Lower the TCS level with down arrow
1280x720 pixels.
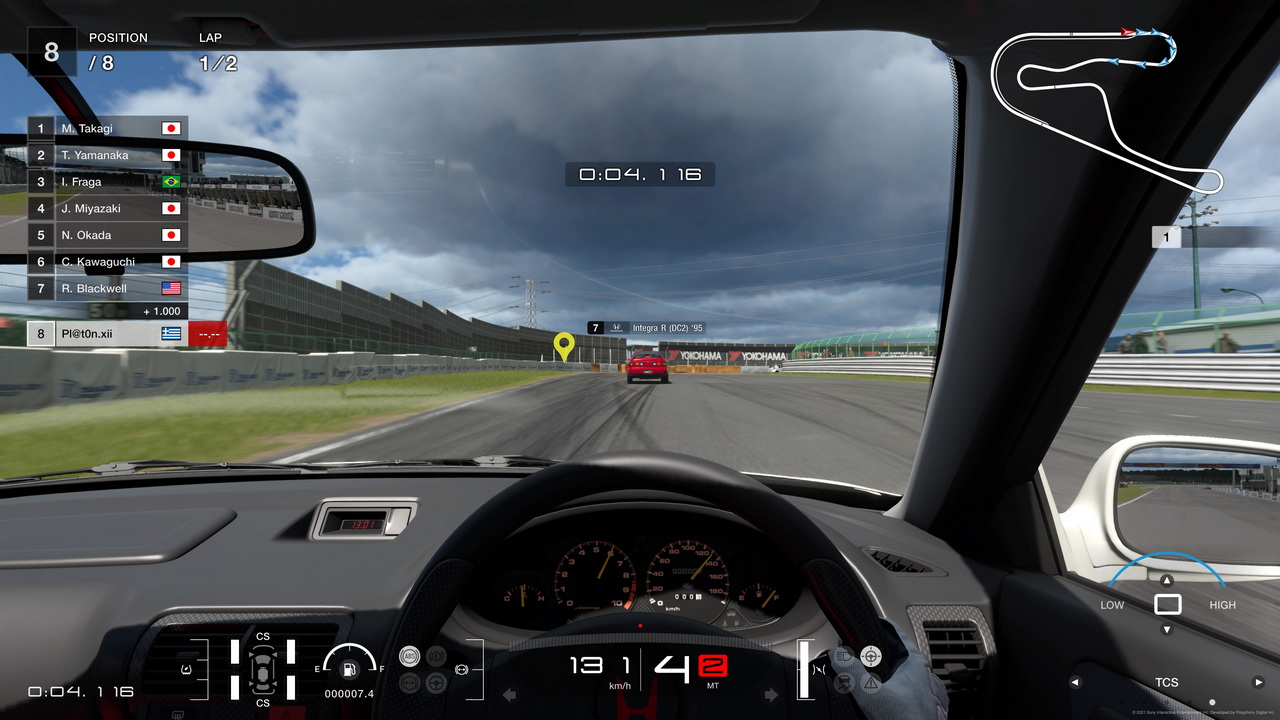pos(1167,630)
